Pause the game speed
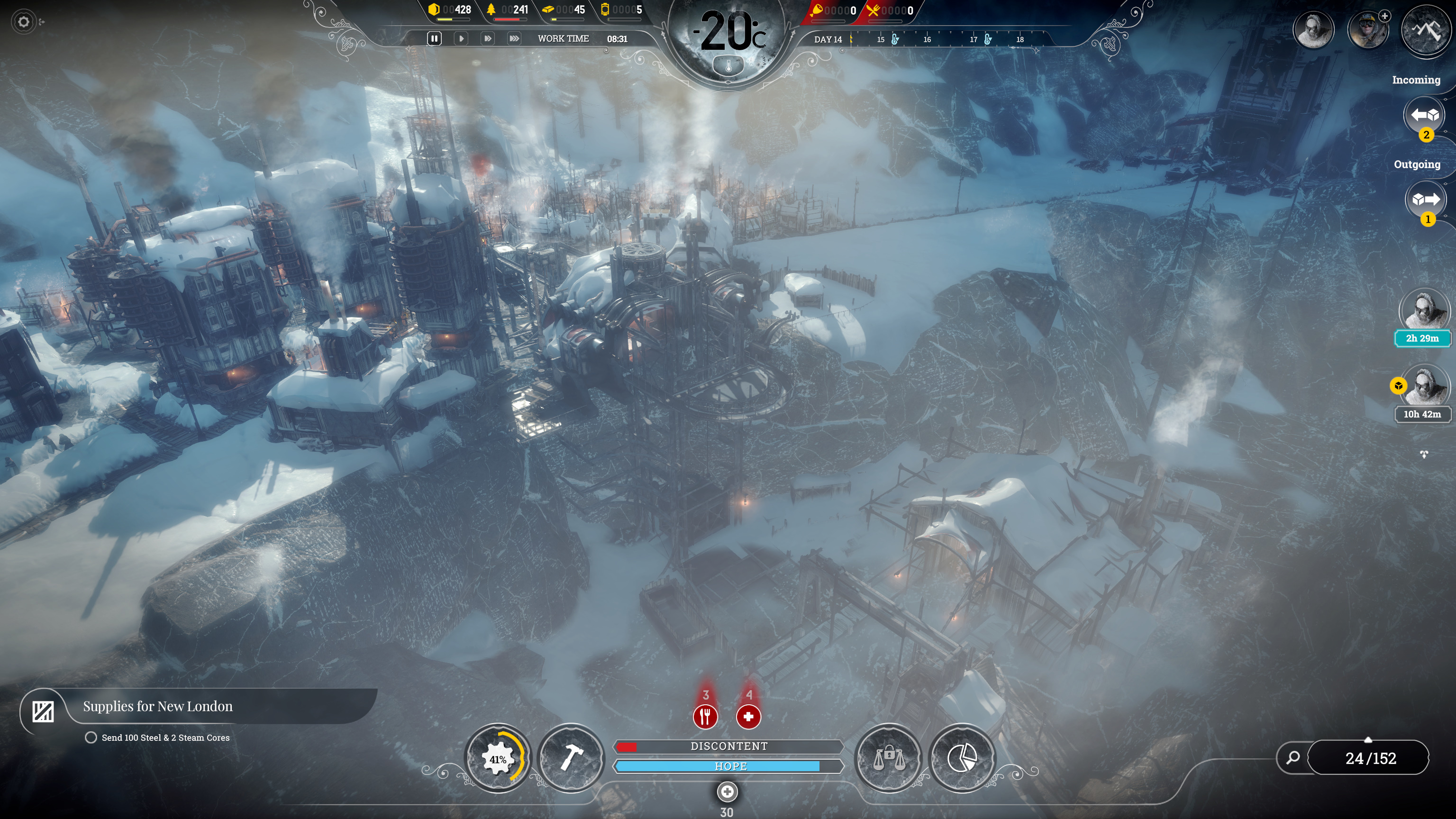This screenshot has height=819, width=1456. 434,38
